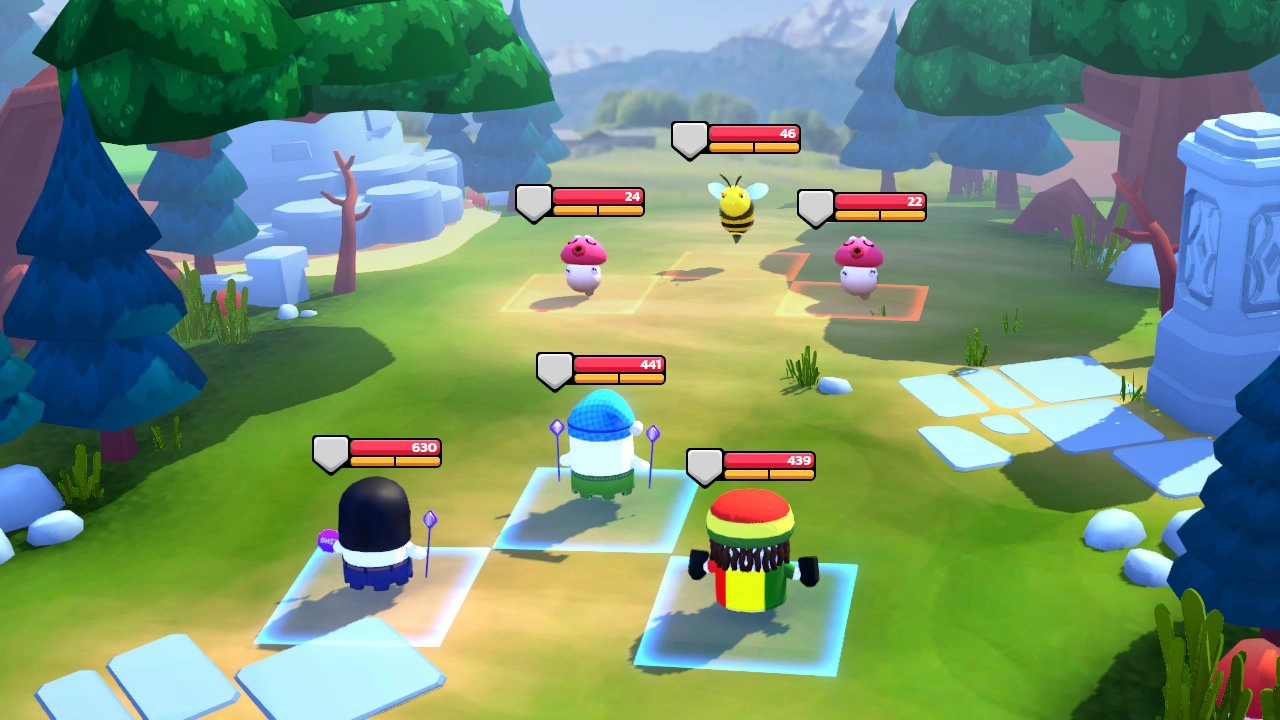Click the shield icon above the bee enemy
This screenshot has height=720, width=1280.
click(x=688, y=138)
